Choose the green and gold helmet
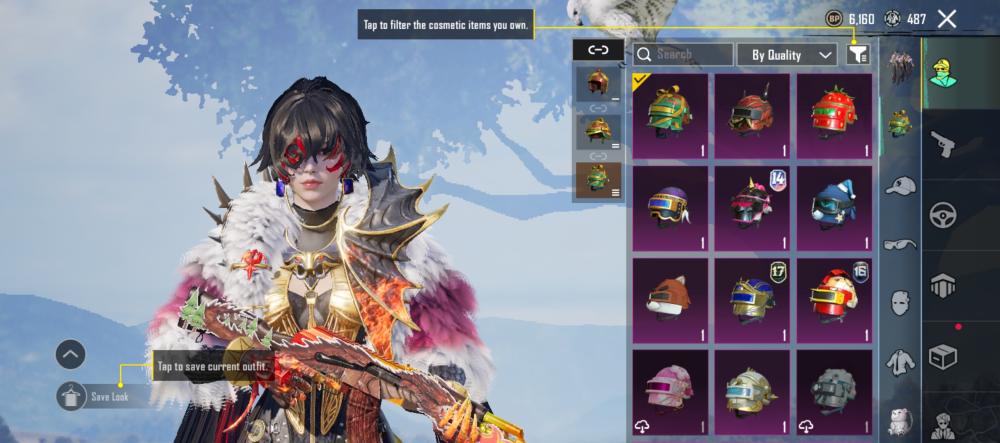 [670, 115]
